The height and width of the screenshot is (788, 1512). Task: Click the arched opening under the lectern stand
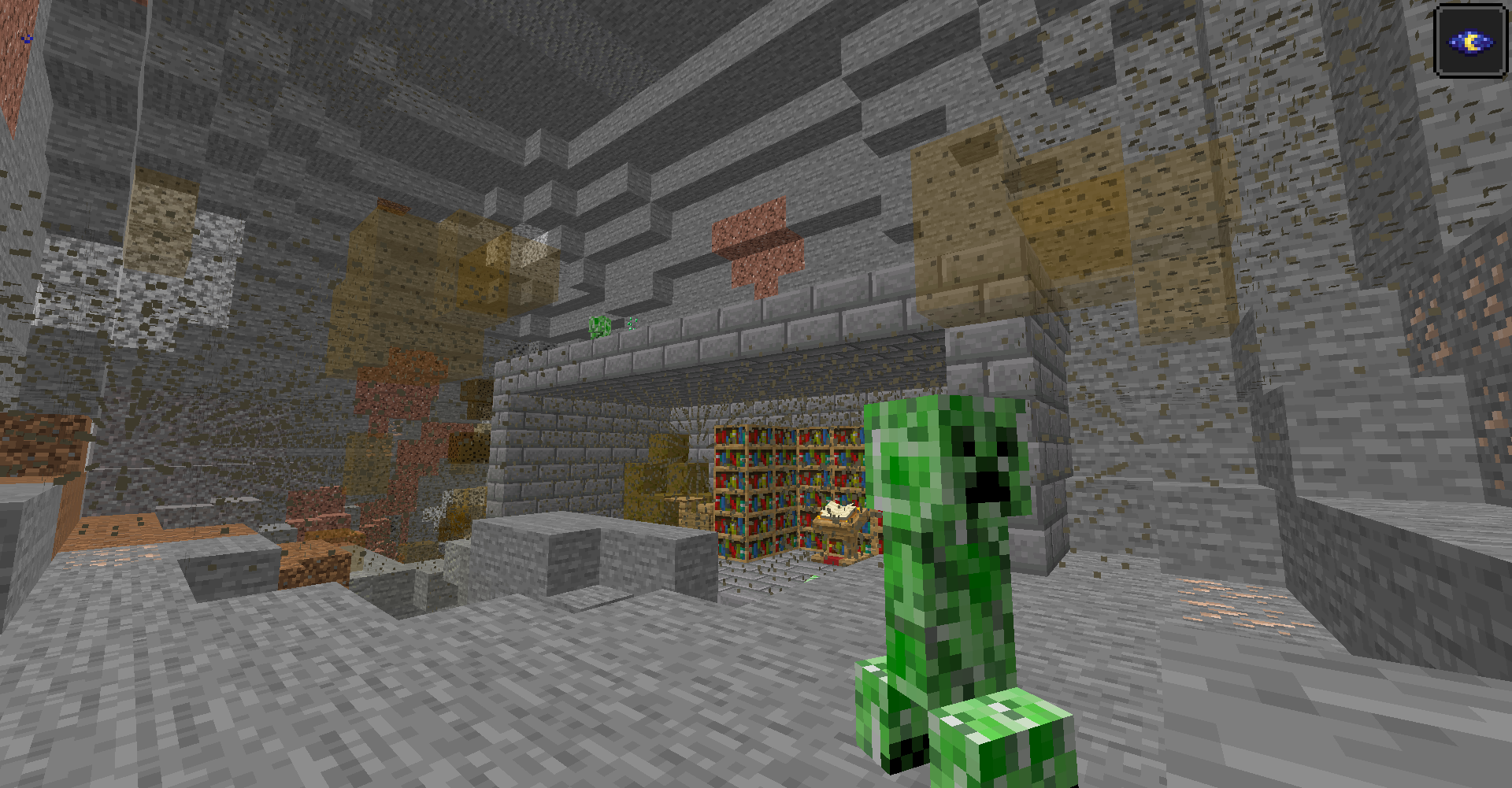pos(837,543)
